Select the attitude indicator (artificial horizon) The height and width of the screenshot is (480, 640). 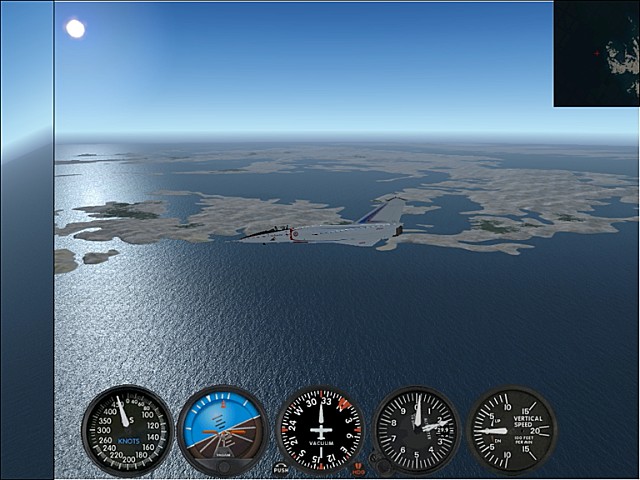tap(222, 430)
